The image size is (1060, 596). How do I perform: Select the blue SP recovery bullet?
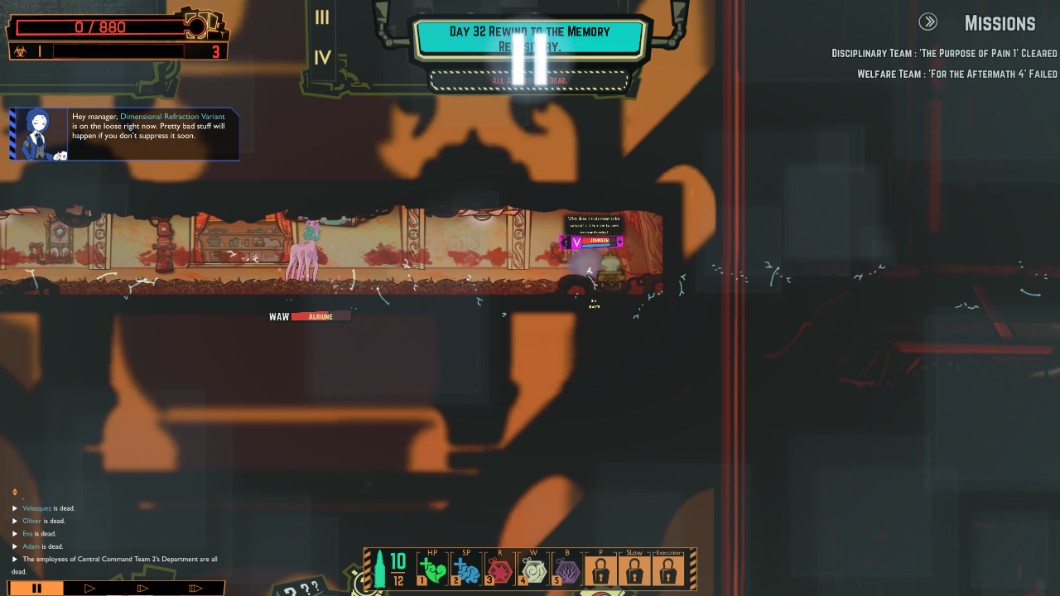tap(466, 570)
